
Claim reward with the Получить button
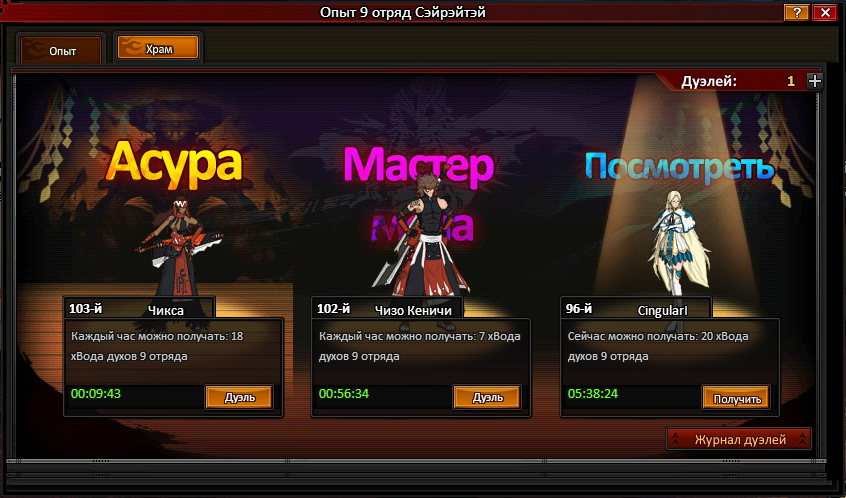coord(735,398)
